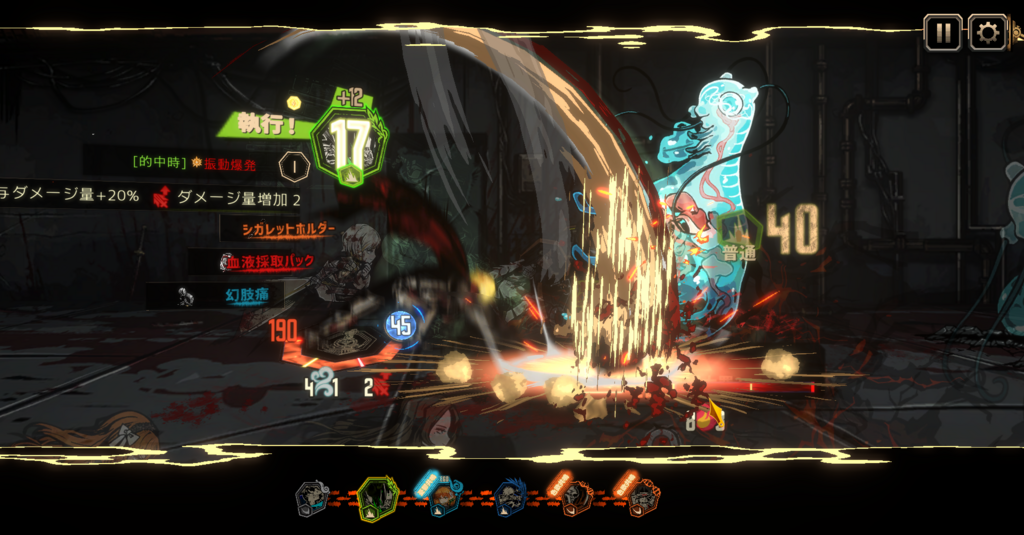
Task: Pause the battle
Action: pyautogui.click(x=942, y=33)
